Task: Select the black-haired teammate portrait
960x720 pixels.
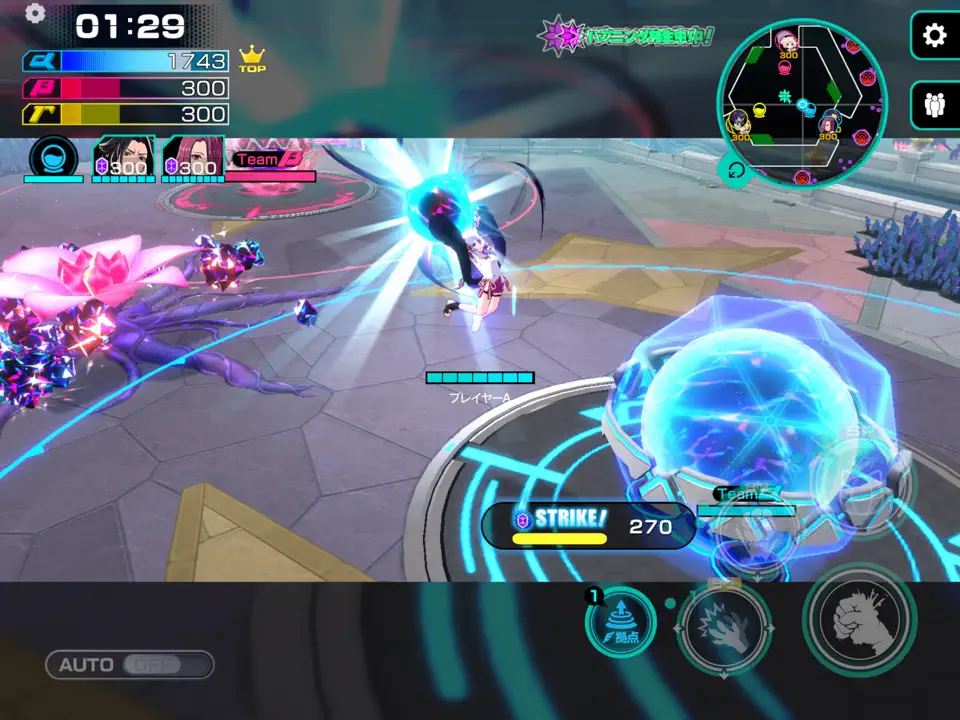Action: [123, 157]
